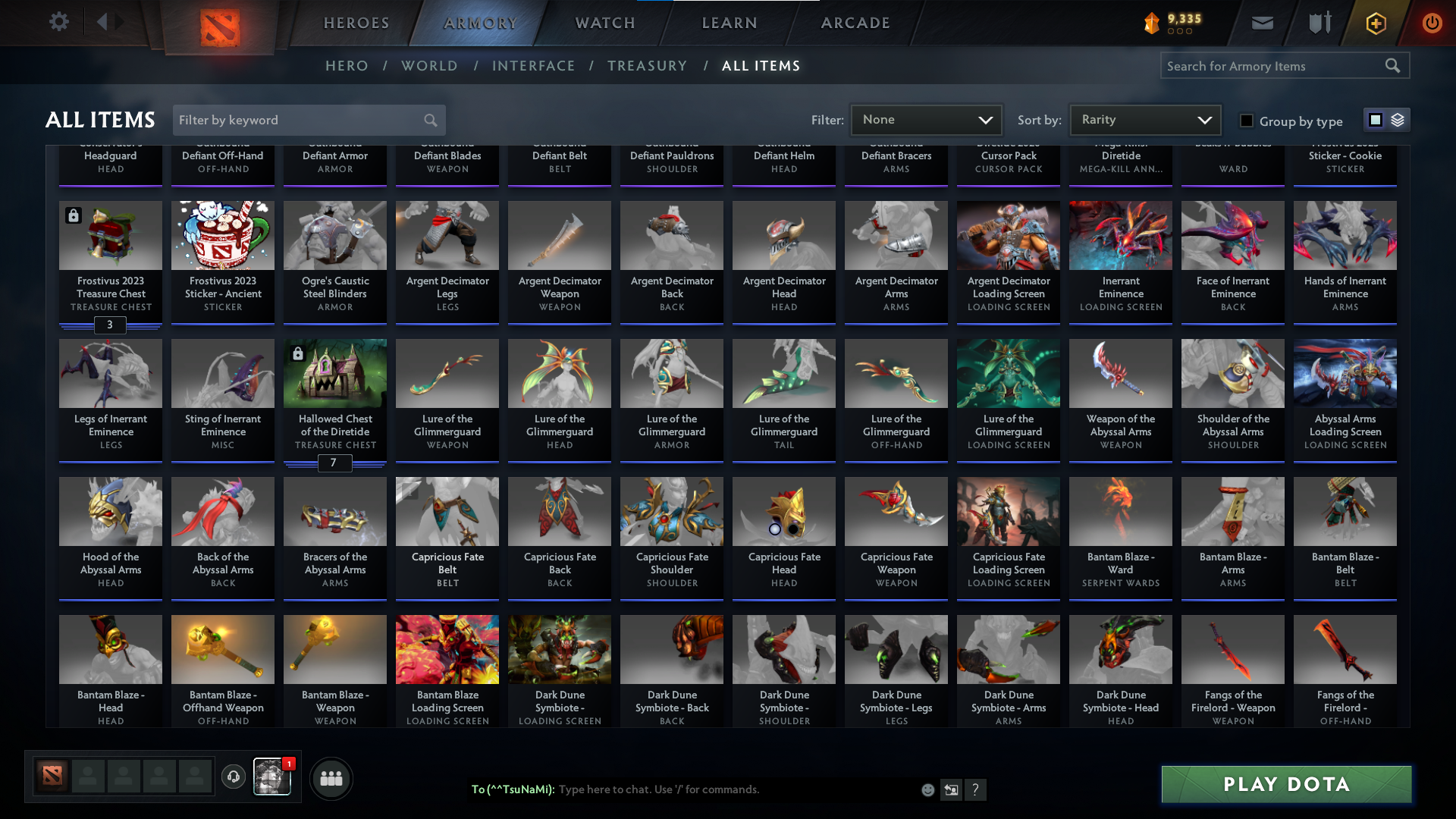Click the friends/groups icon near the party slots
The height and width of the screenshot is (819, 1456).
click(331, 778)
